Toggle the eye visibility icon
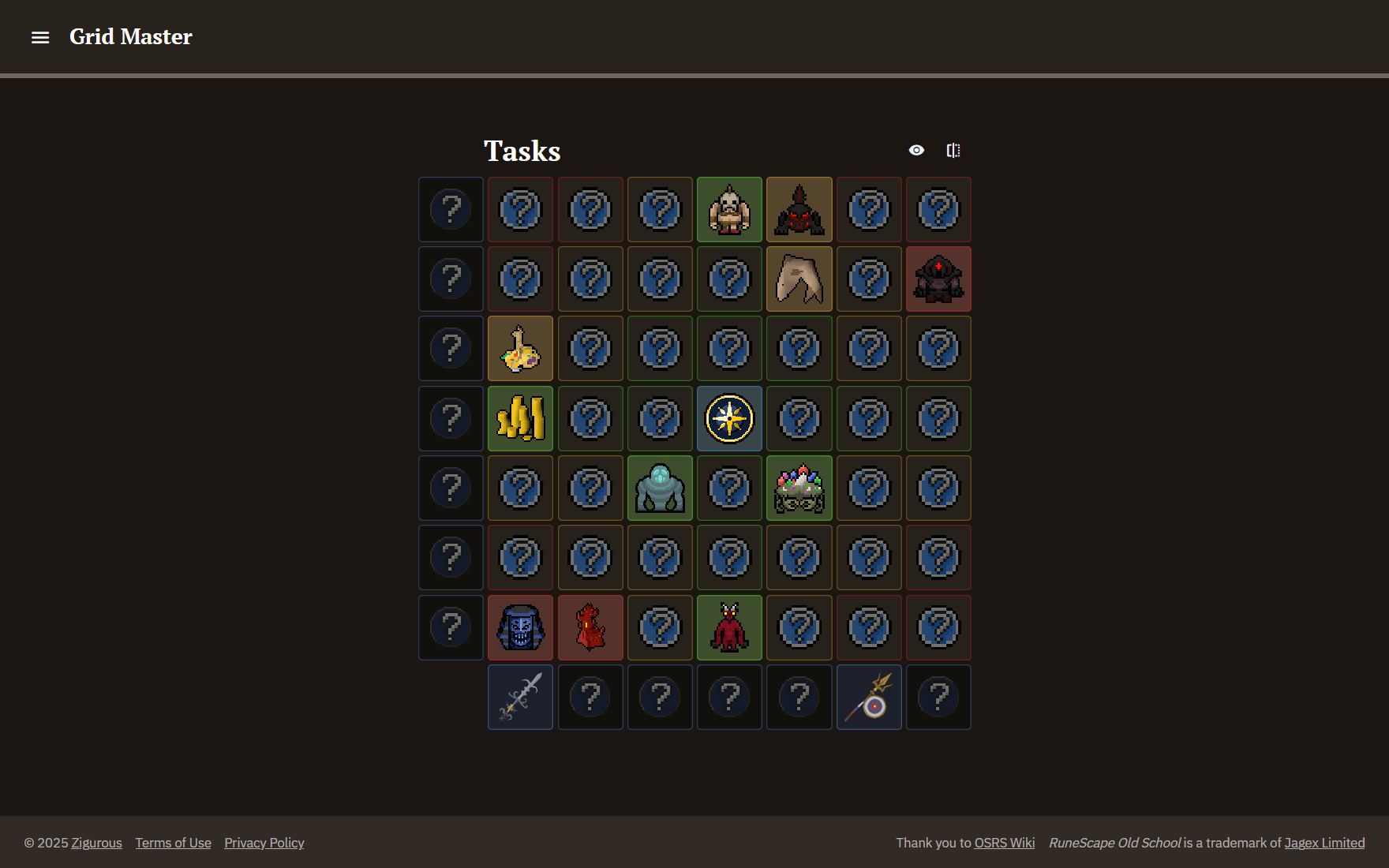 coord(916,150)
